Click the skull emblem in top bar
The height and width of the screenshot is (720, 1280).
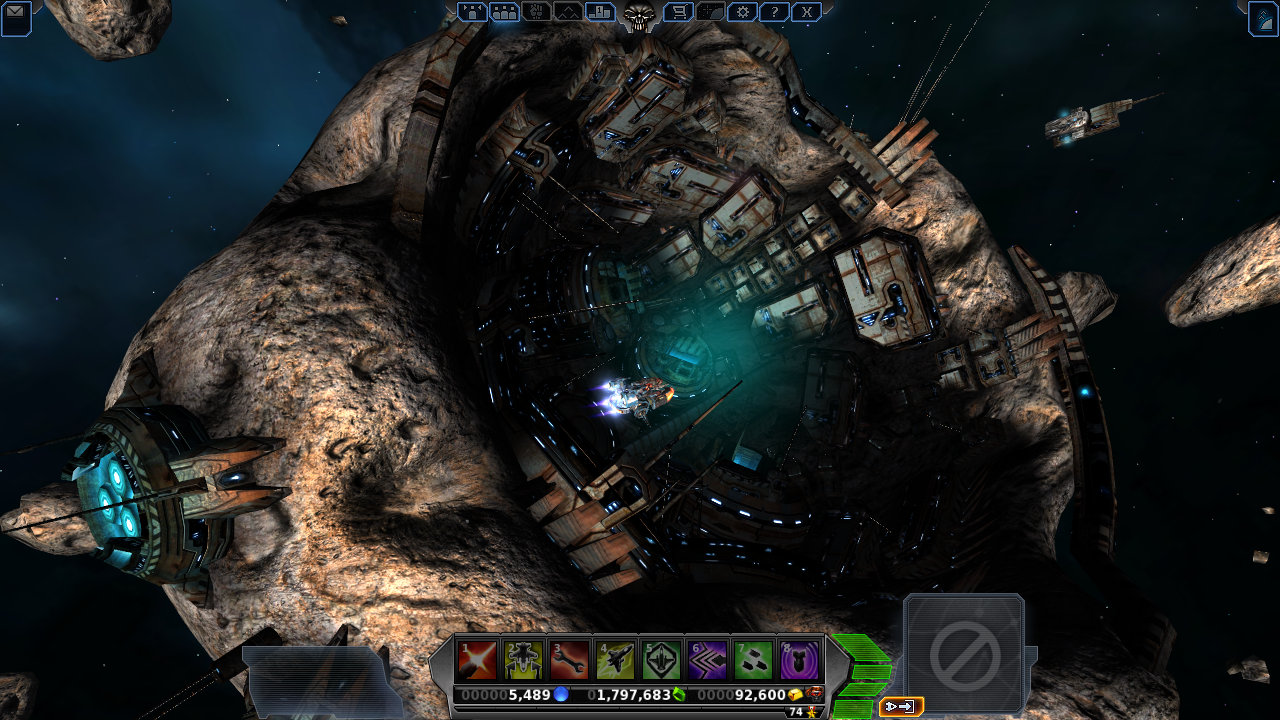pyautogui.click(x=638, y=14)
